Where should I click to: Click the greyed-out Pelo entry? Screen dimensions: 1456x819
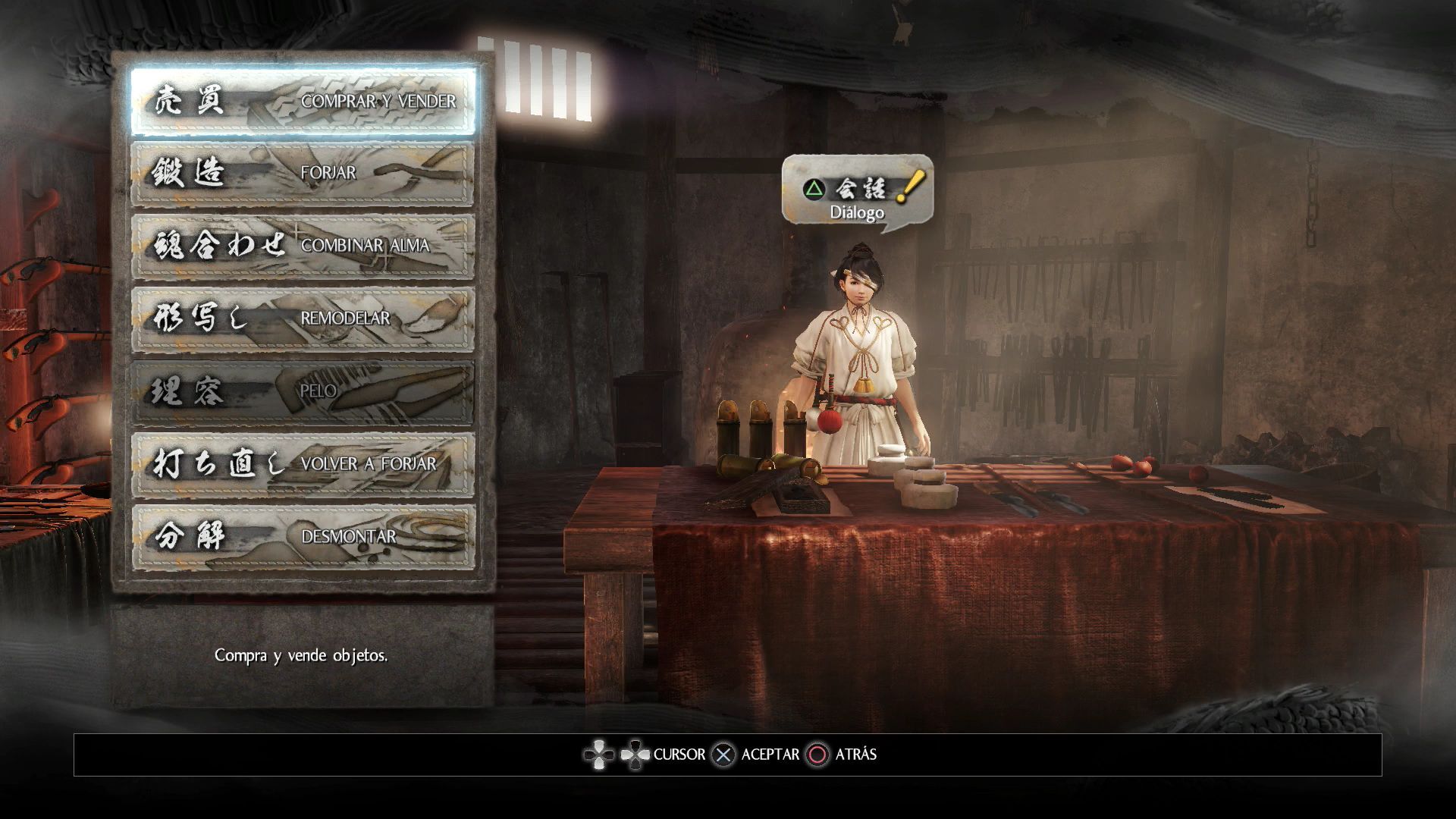(x=303, y=392)
